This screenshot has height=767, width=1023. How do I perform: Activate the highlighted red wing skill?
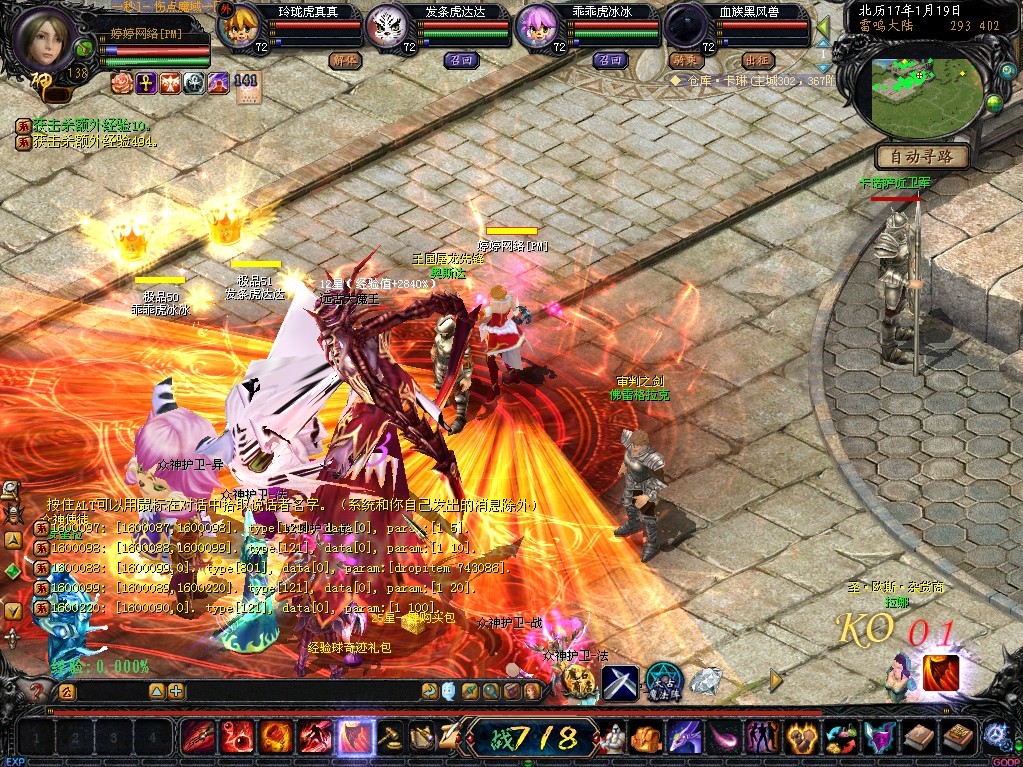click(x=354, y=738)
